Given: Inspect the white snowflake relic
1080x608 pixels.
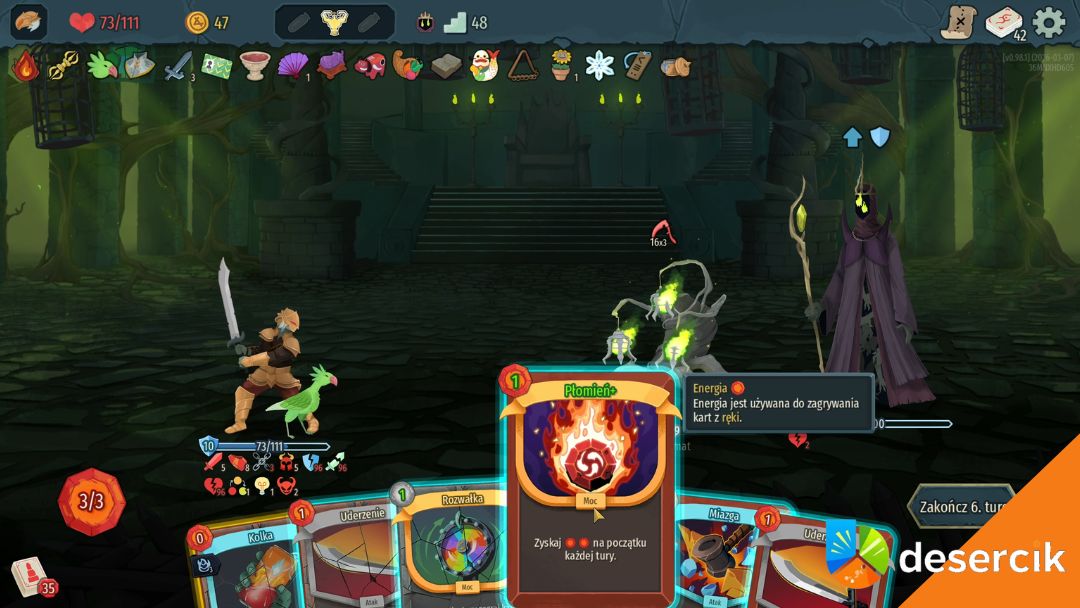Looking at the screenshot, I should (x=599, y=66).
